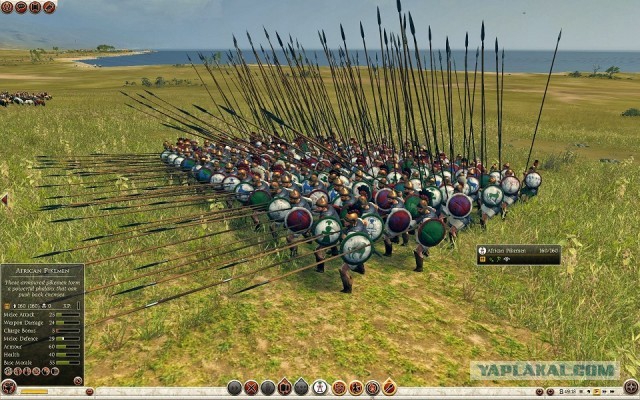Click the leftmost button in bottom command bar
640x400 pixels.
234,387
